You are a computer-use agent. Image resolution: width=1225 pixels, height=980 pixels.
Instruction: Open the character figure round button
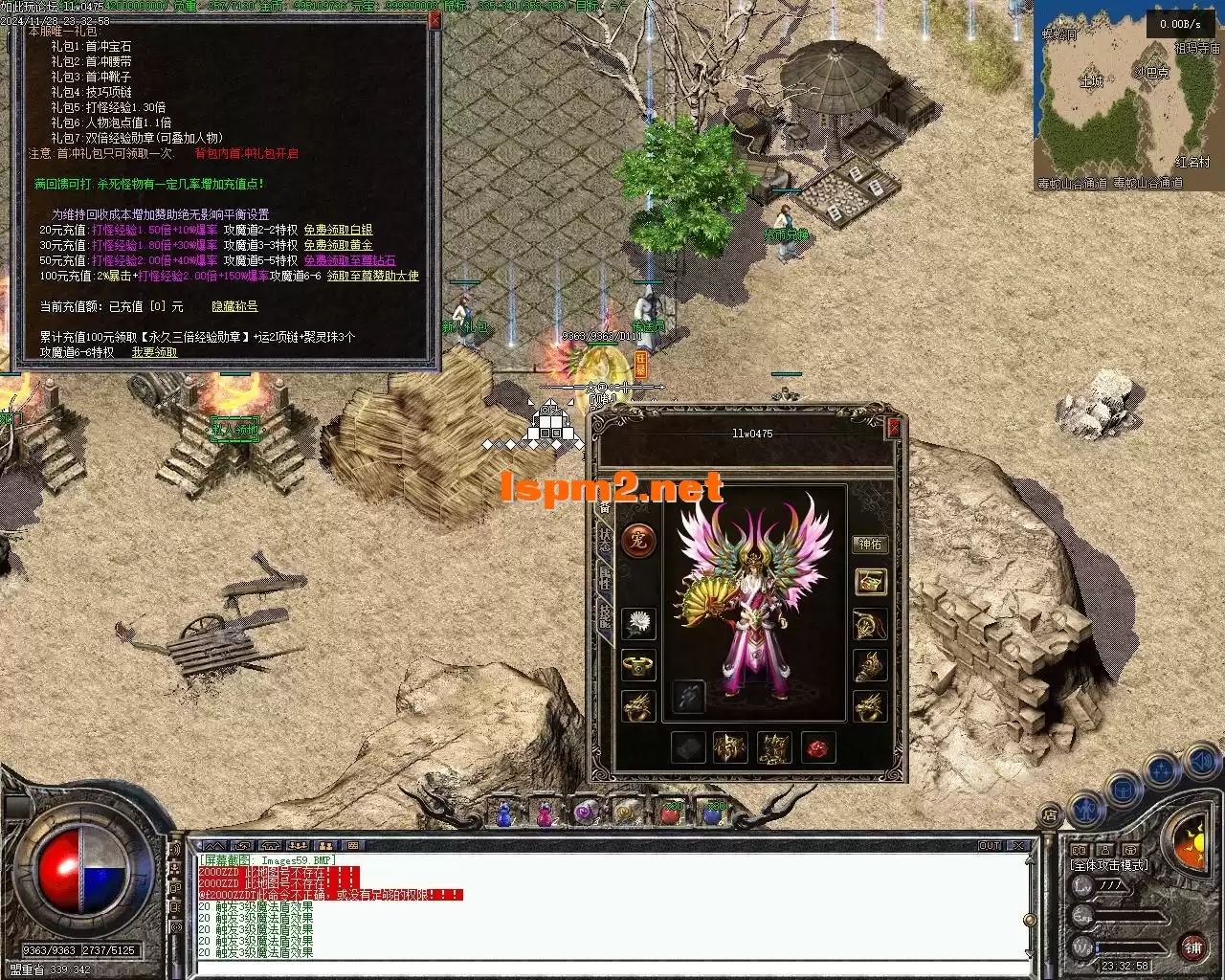1084,809
